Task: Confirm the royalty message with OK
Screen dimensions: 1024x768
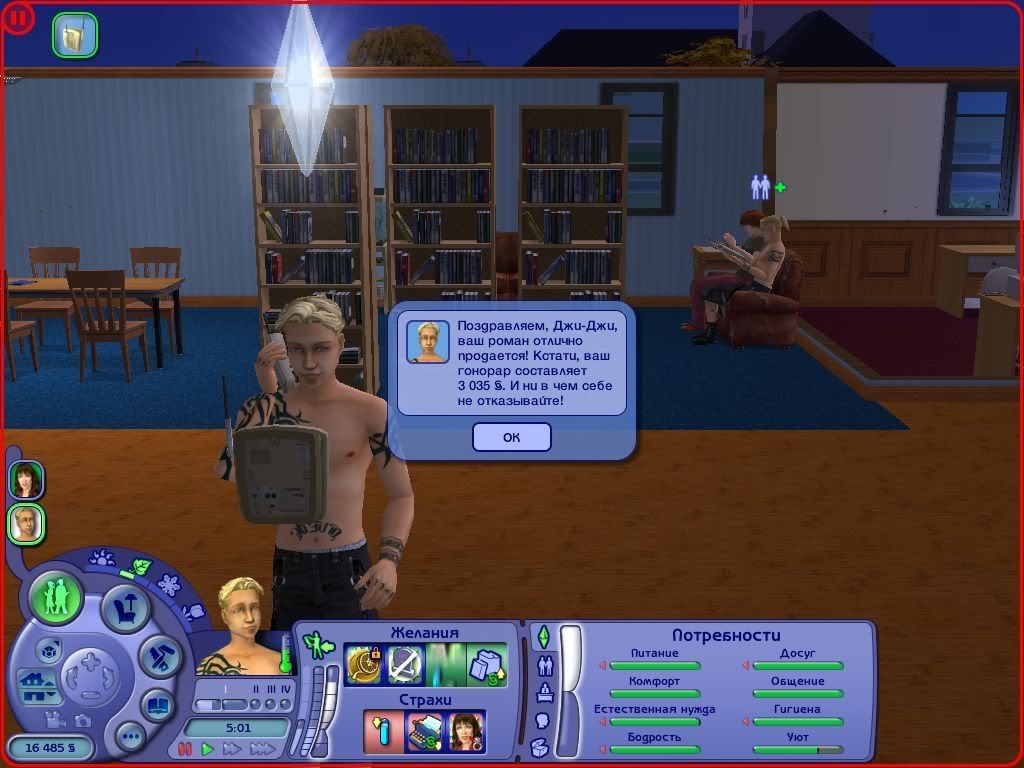Action: click(x=511, y=437)
